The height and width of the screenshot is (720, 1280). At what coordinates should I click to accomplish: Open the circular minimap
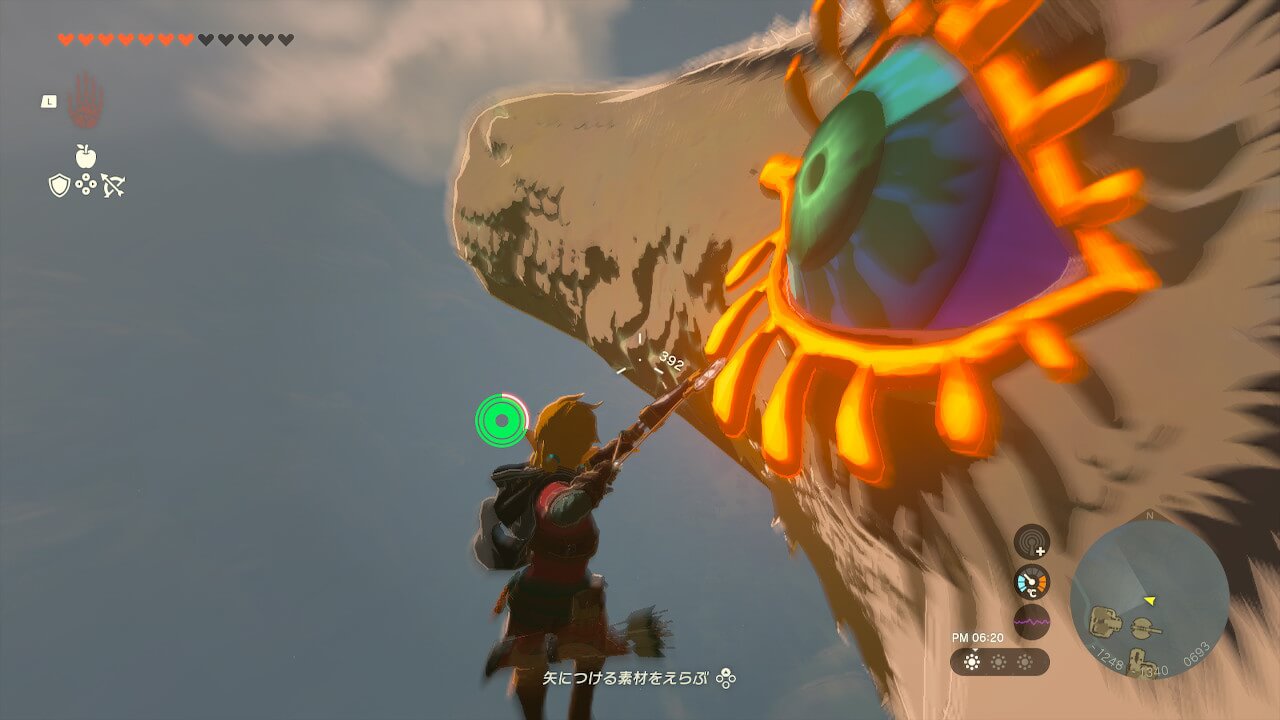tap(1149, 599)
